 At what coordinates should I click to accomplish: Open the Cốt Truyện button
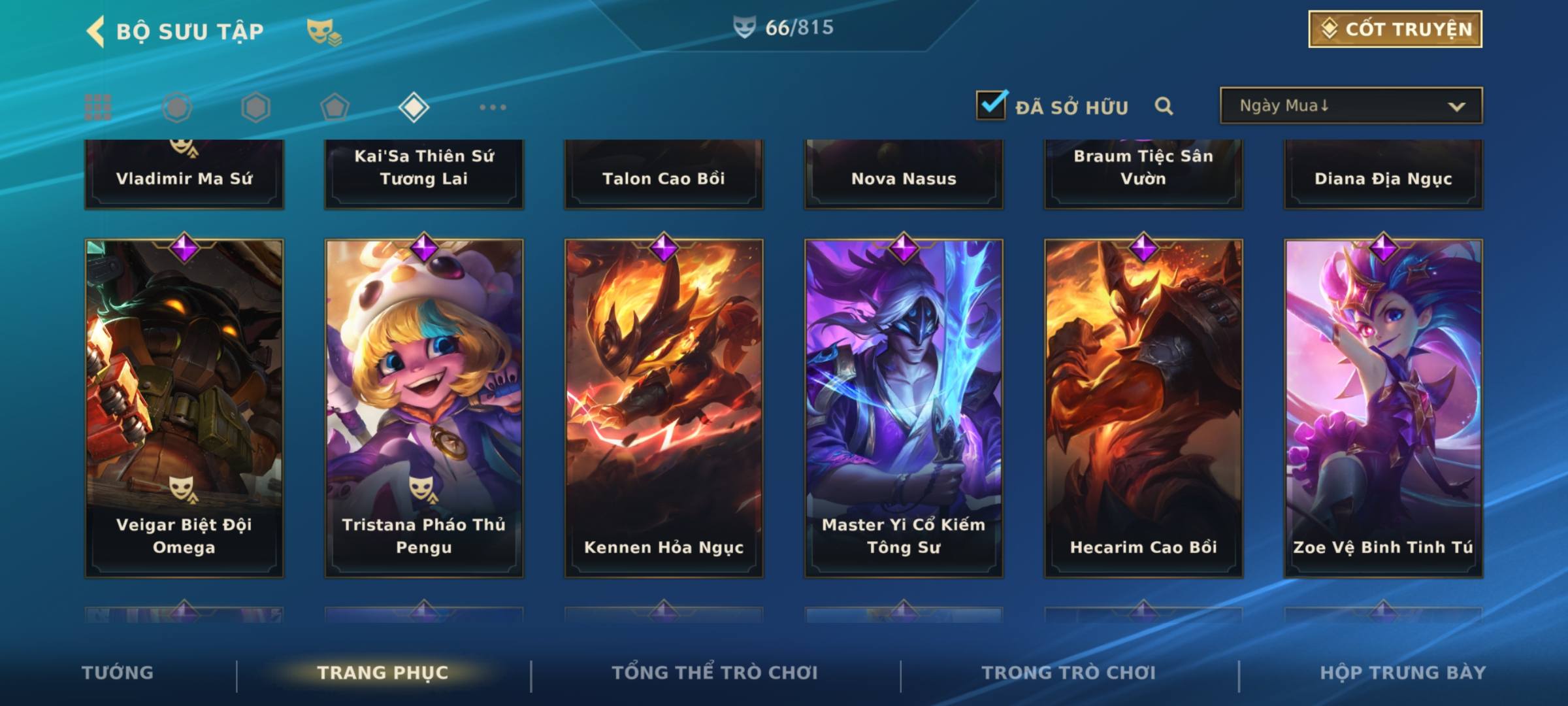(x=1395, y=29)
